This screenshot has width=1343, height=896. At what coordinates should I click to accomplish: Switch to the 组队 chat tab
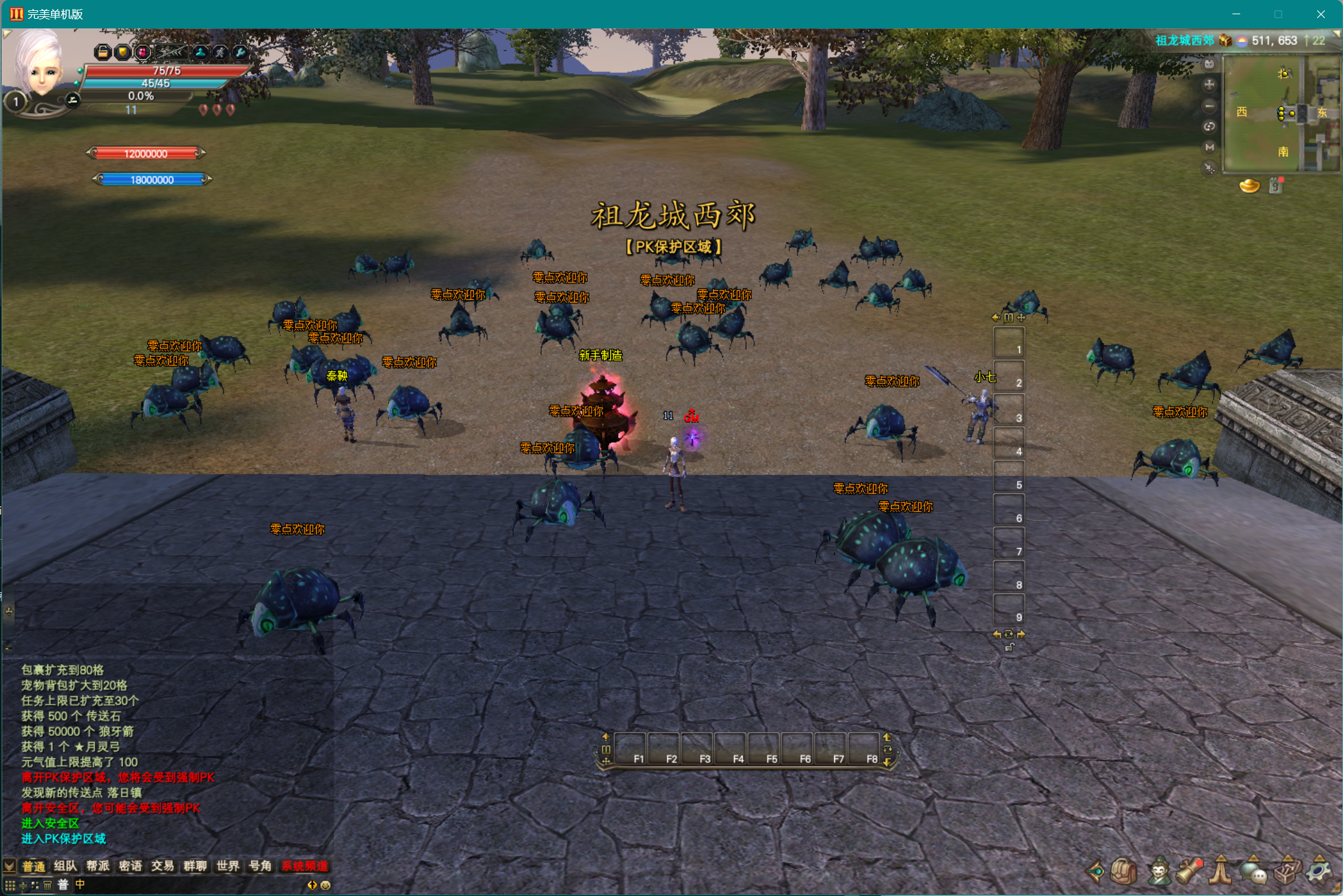(x=65, y=866)
